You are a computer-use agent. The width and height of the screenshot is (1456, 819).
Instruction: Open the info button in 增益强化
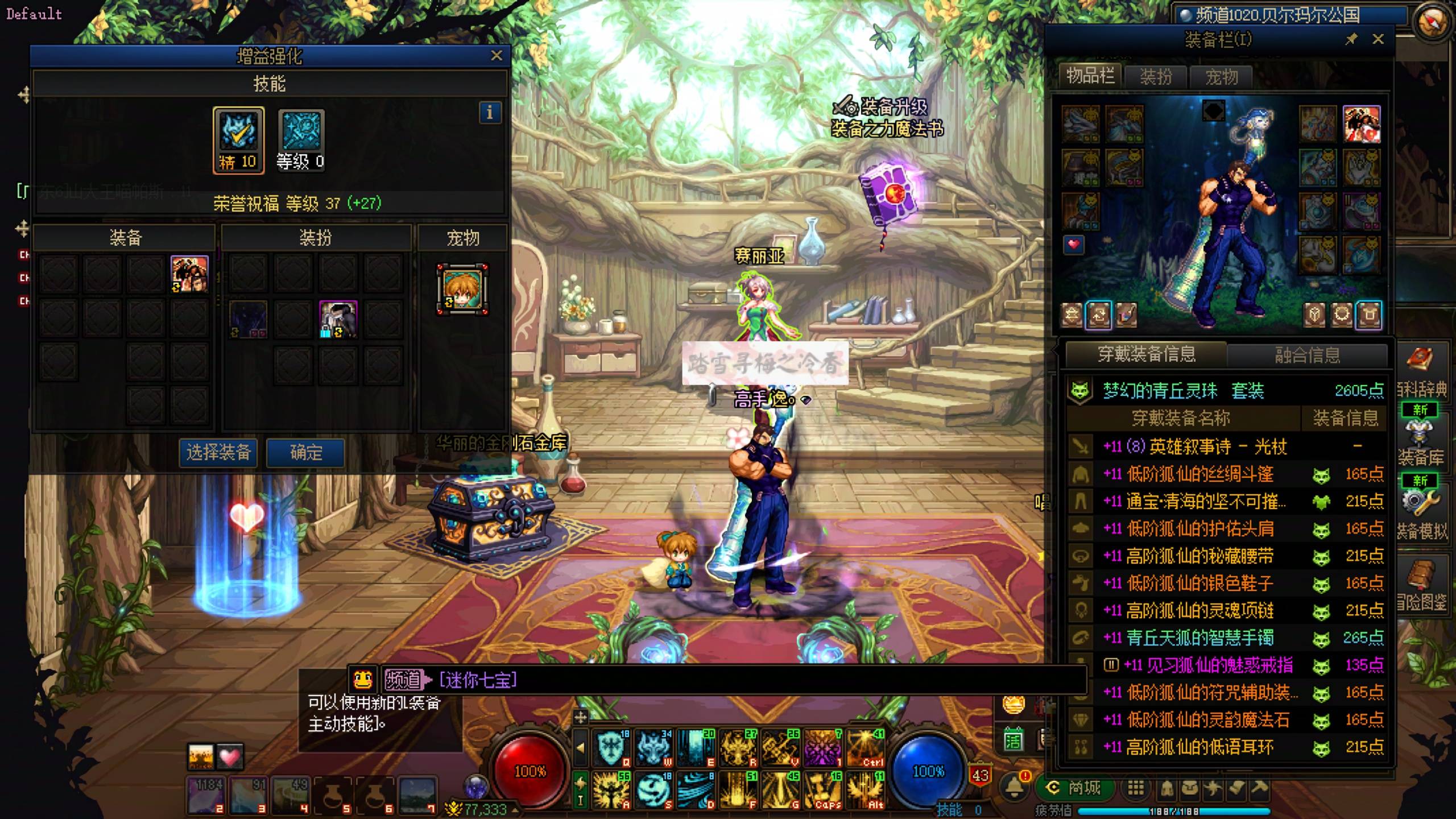pyautogui.click(x=490, y=113)
